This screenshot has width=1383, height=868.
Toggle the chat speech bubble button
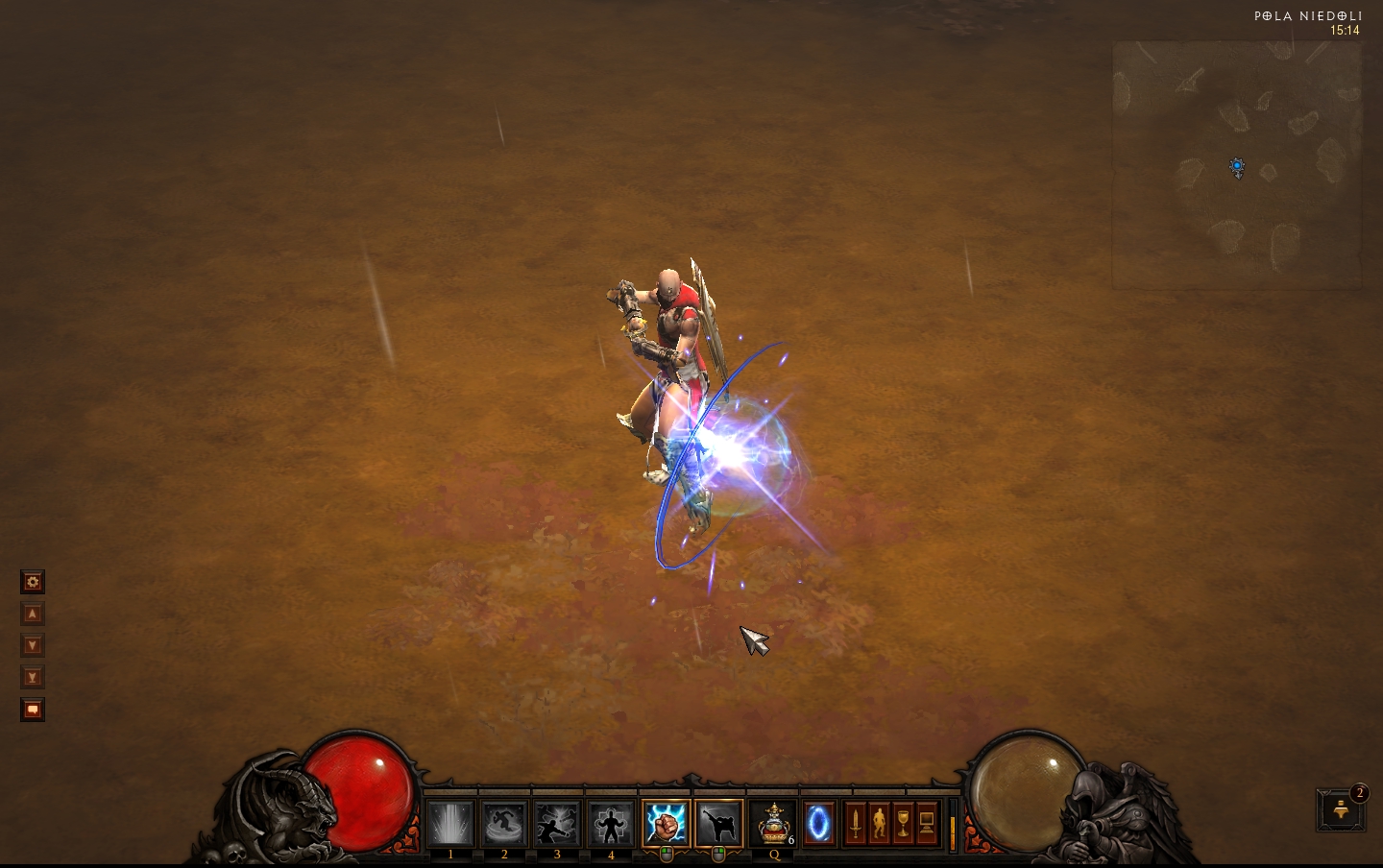33,710
